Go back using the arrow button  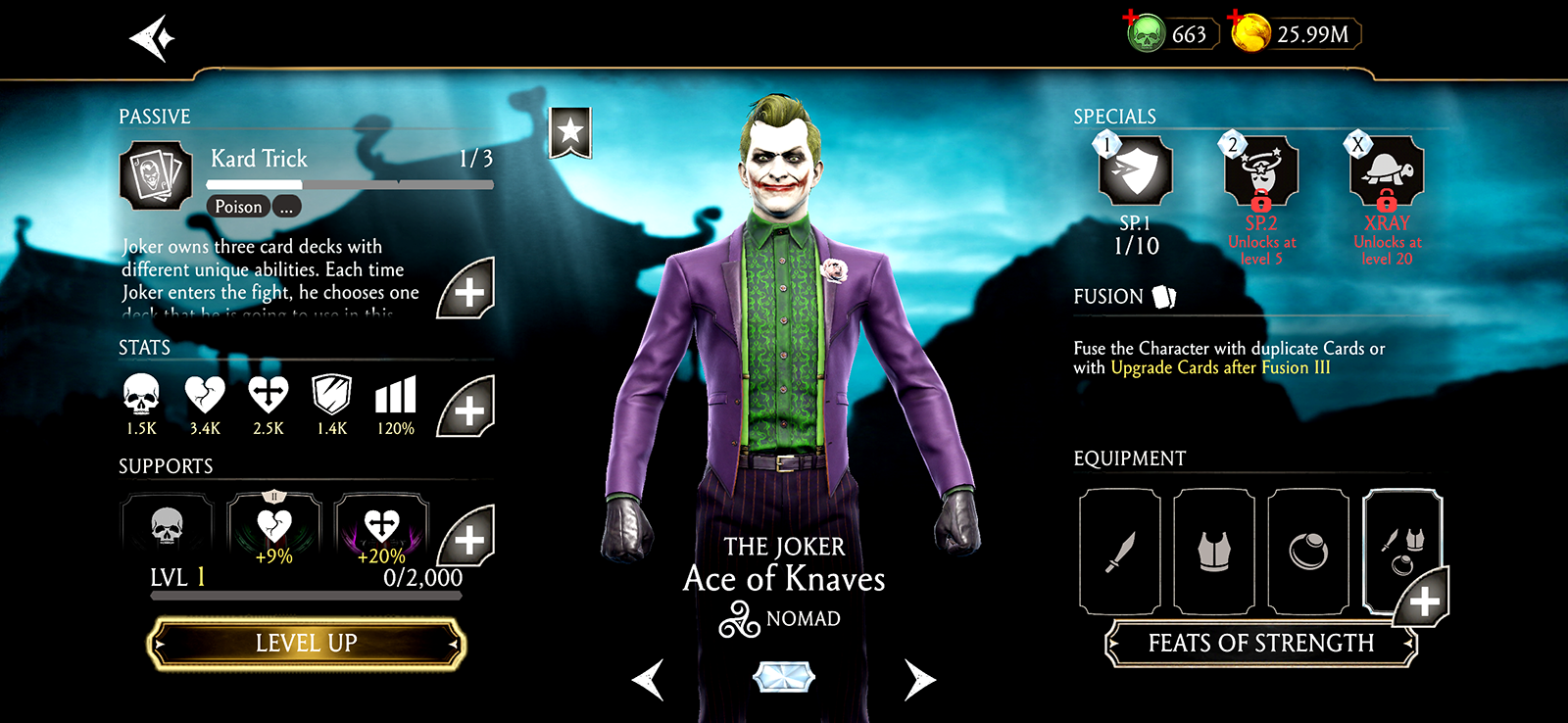(x=153, y=39)
